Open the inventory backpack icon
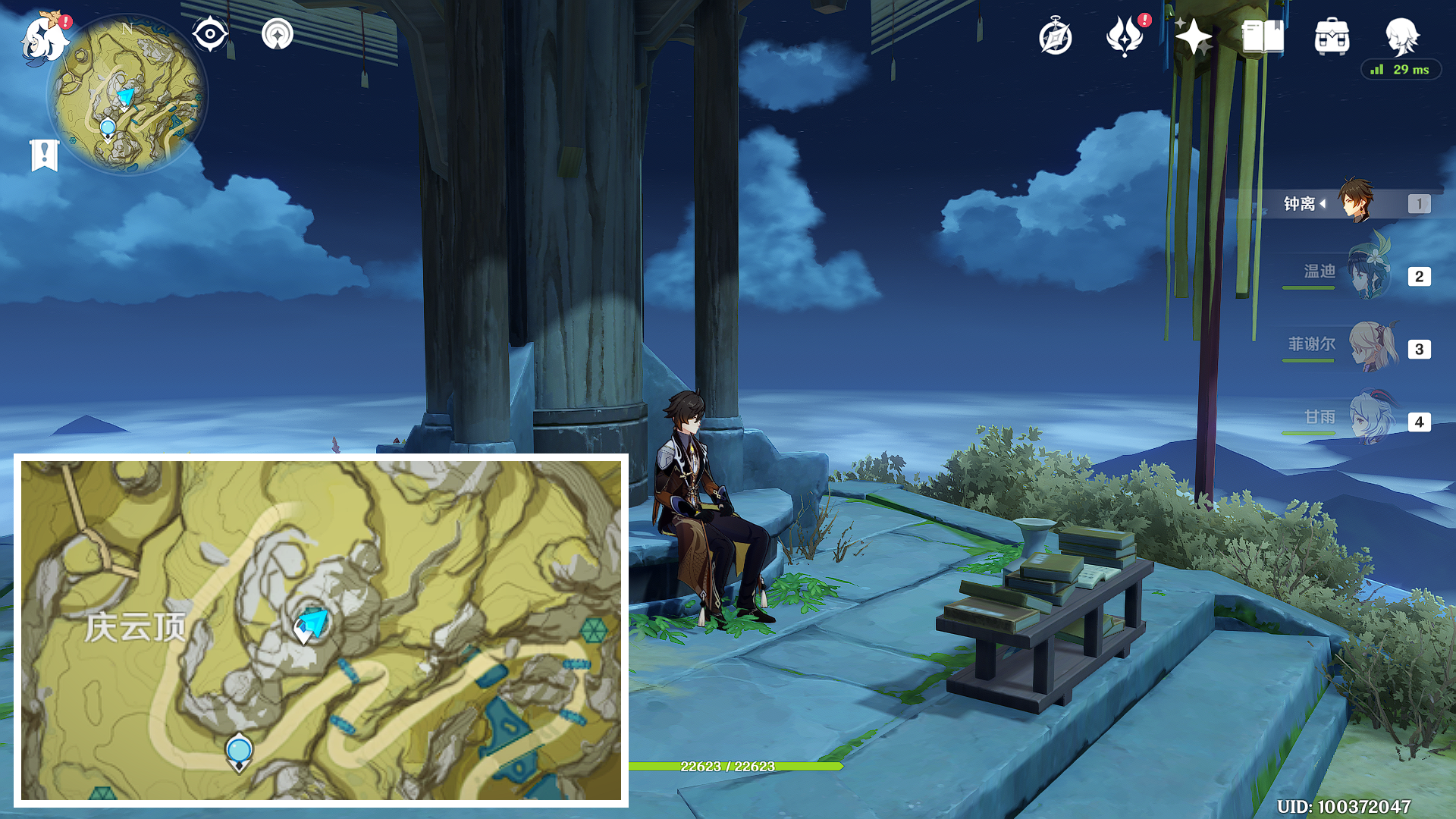This screenshot has width=1456, height=819. [x=1332, y=36]
